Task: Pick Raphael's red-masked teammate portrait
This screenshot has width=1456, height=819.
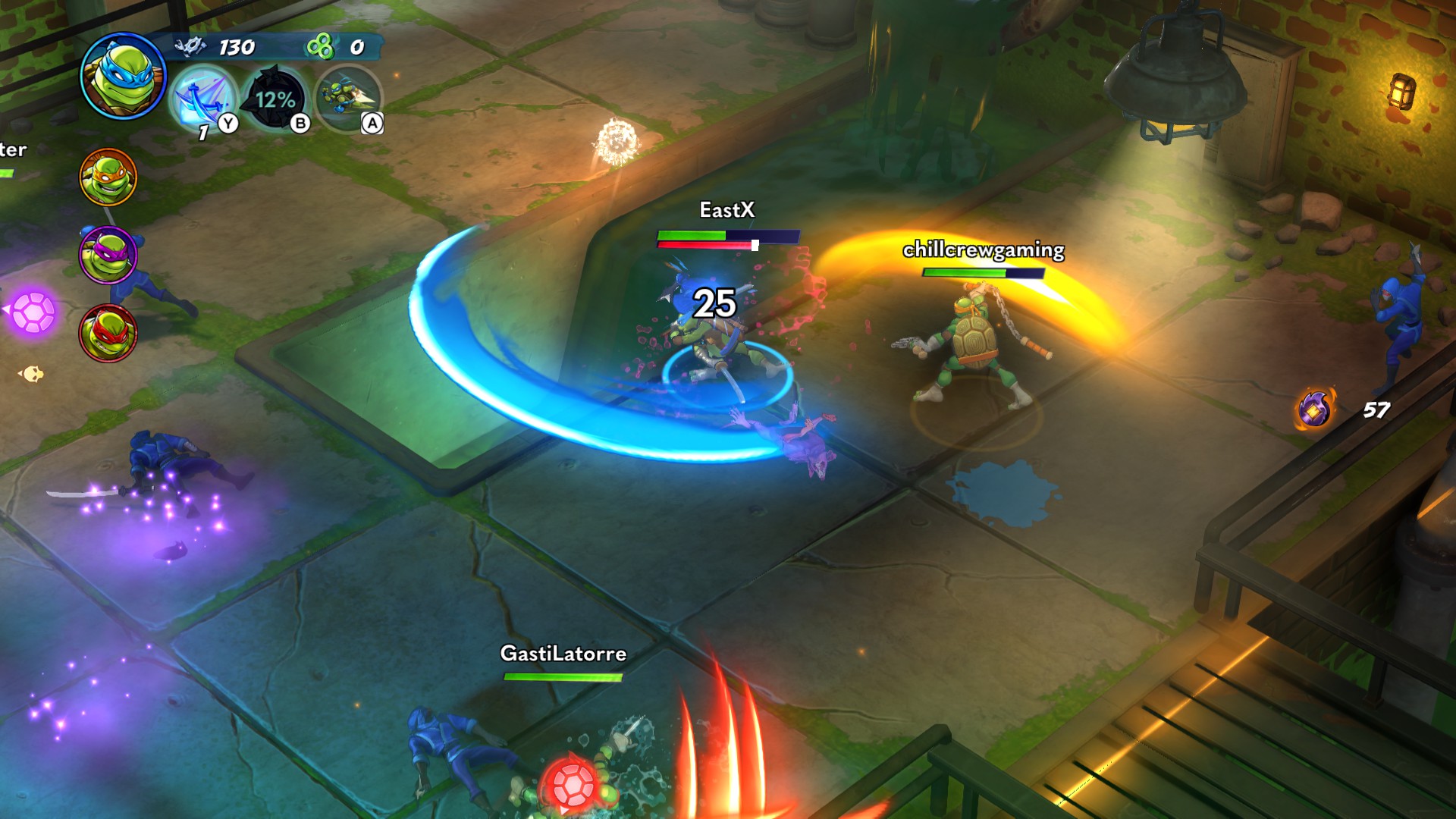Action: point(108,333)
